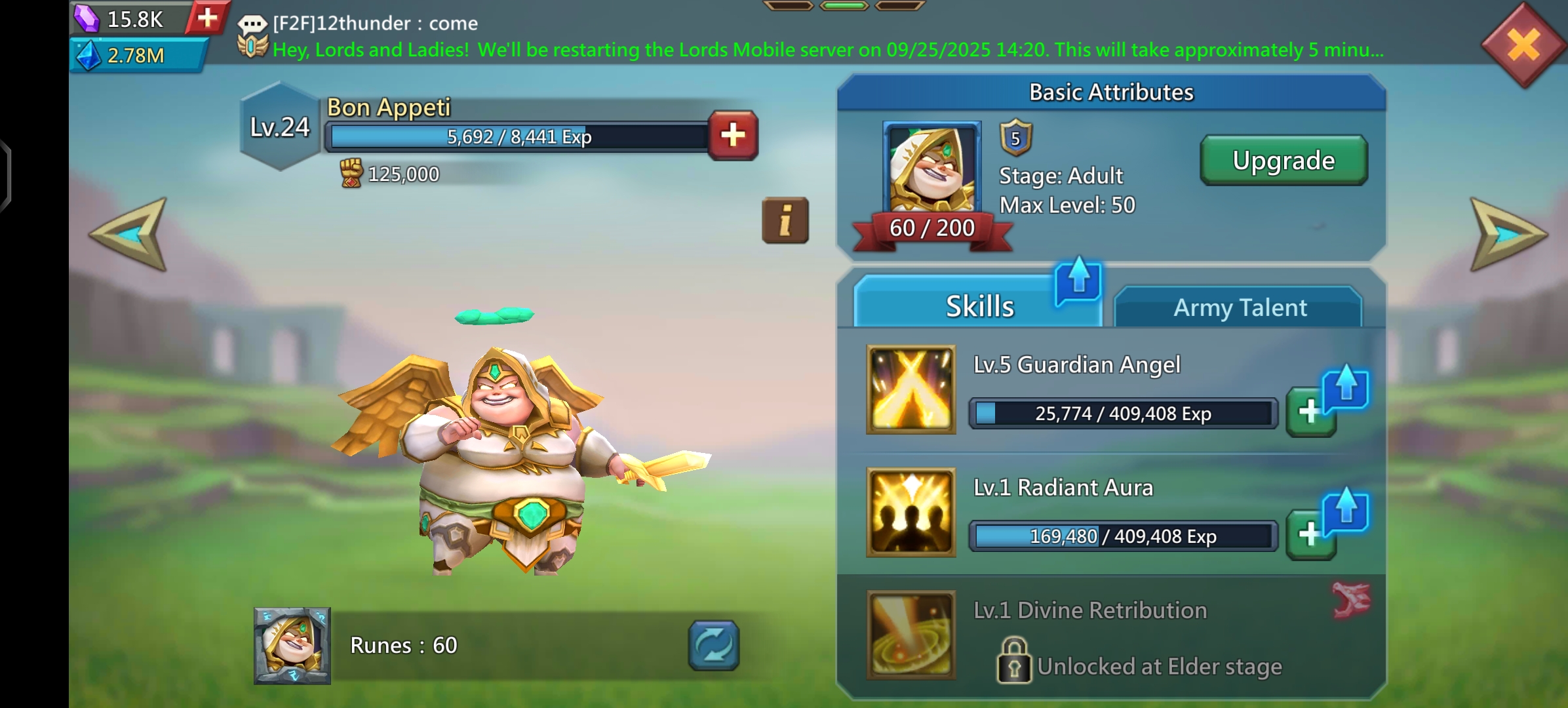
Task: Add gems with the red plus button
Action: (207, 18)
